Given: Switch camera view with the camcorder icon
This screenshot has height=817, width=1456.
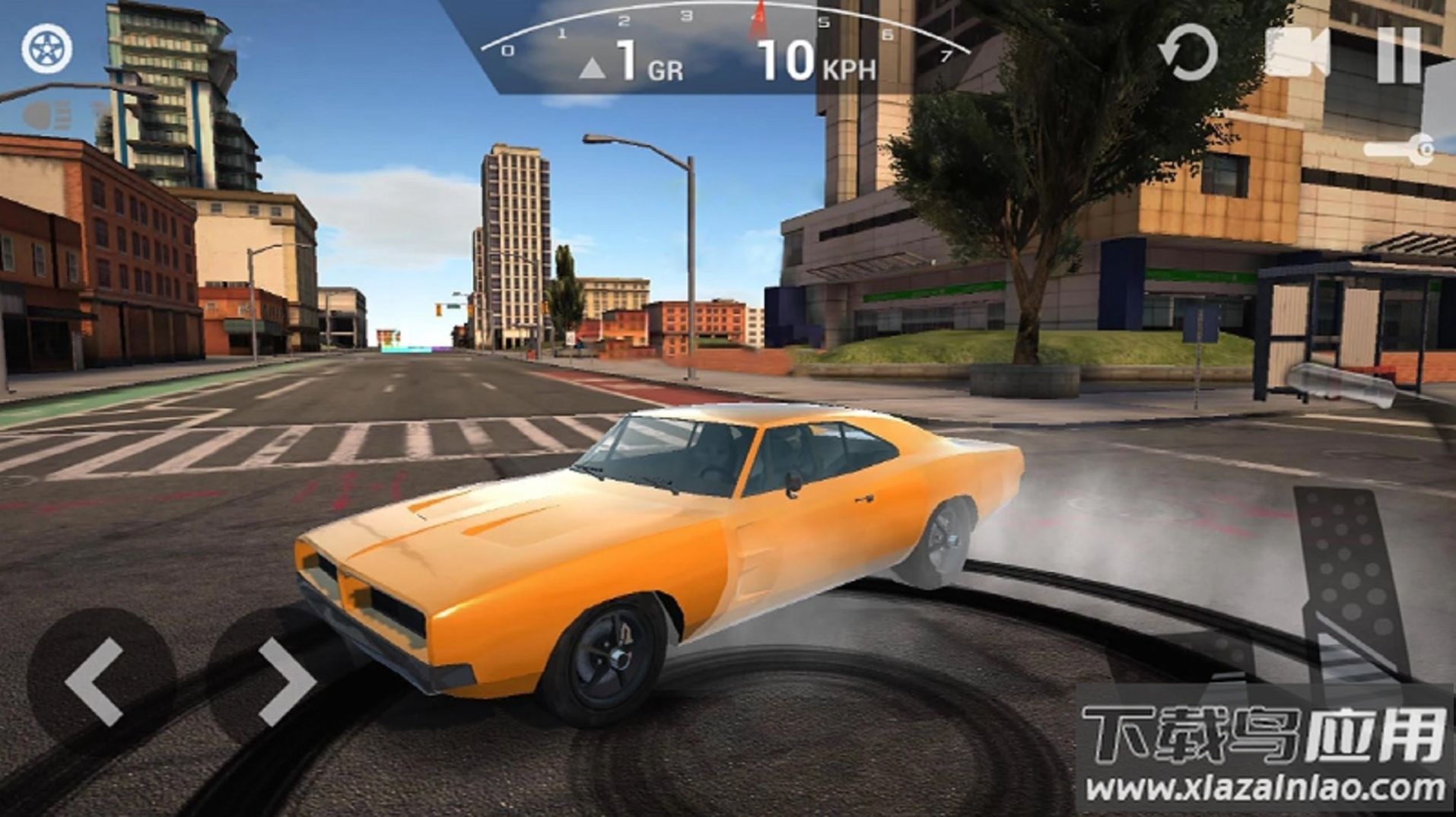Looking at the screenshot, I should coord(1297,52).
